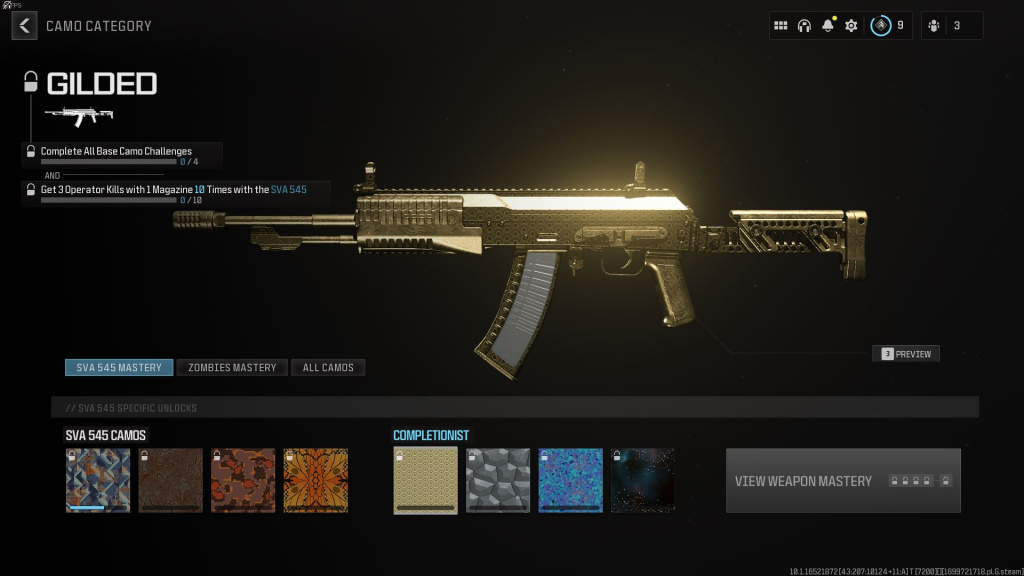The image size is (1024, 576).
Task: Open View Weapon Mastery
Action: coord(843,481)
